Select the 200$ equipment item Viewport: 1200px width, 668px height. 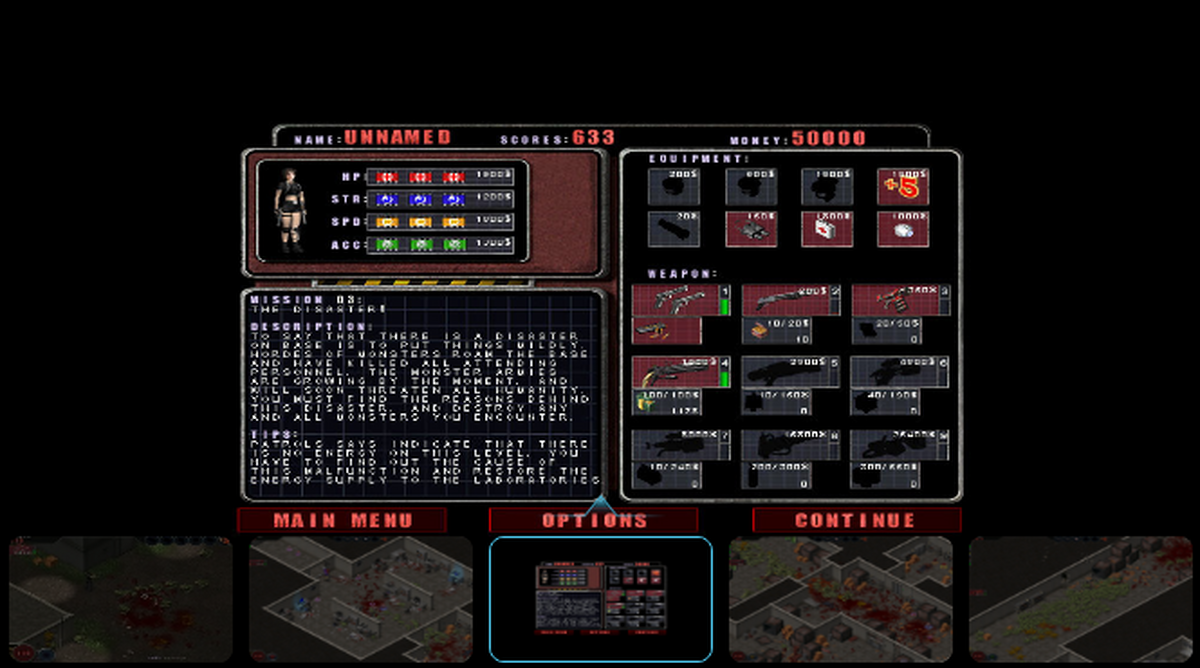pyautogui.click(x=673, y=187)
